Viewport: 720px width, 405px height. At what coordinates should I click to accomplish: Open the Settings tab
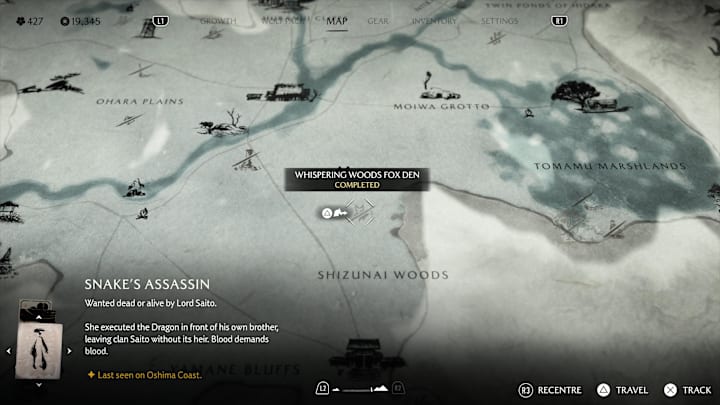coord(499,20)
